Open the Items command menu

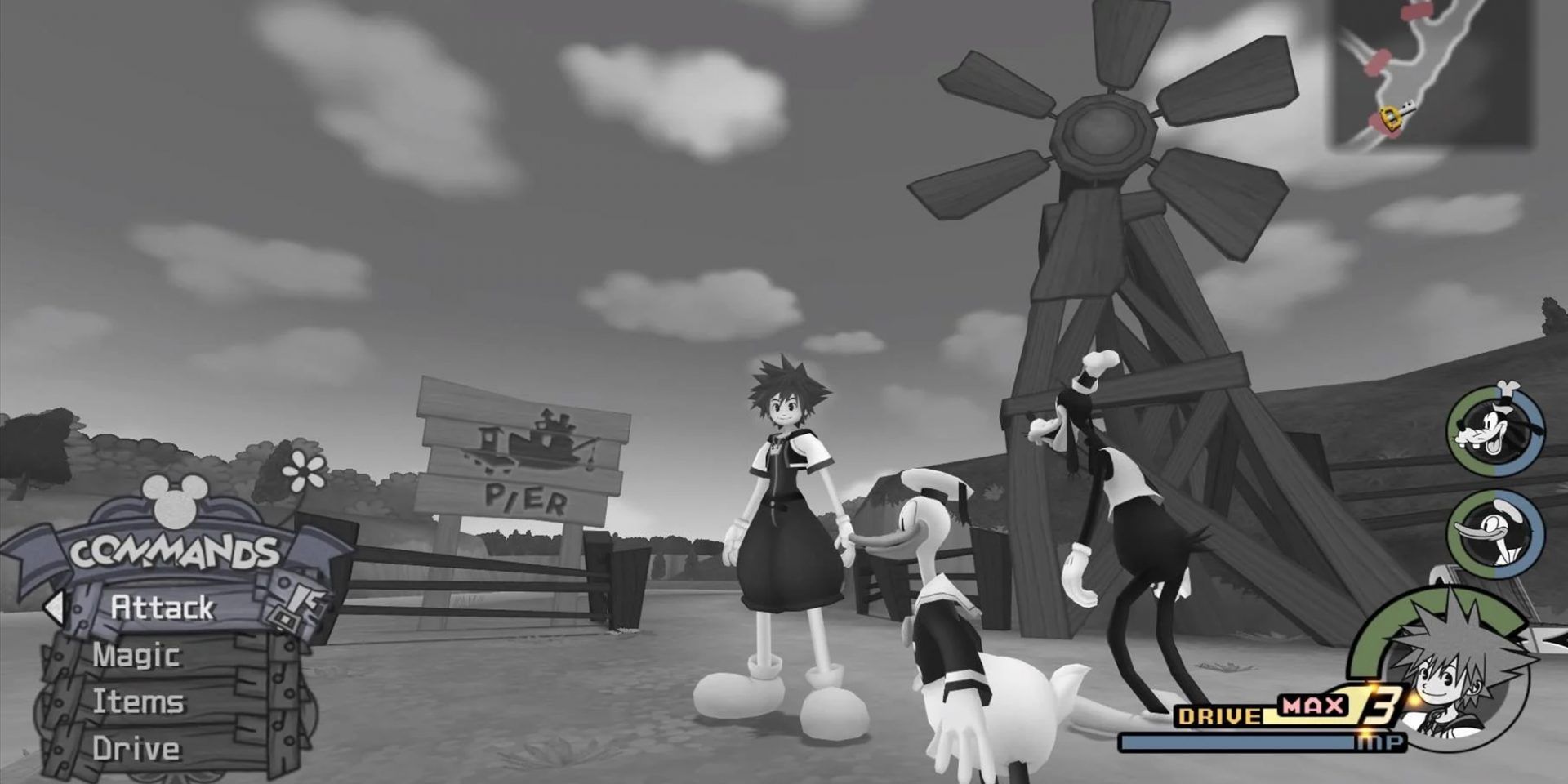click(139, 701)
